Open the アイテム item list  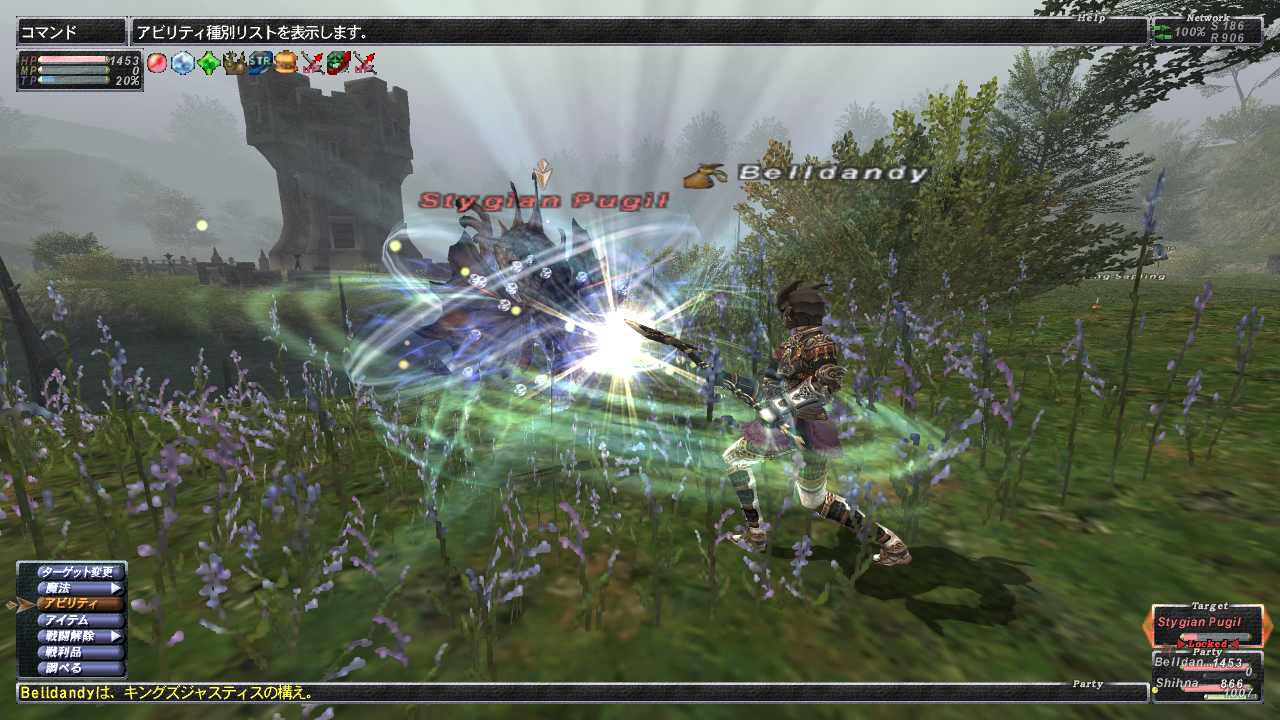pos(80,620)
